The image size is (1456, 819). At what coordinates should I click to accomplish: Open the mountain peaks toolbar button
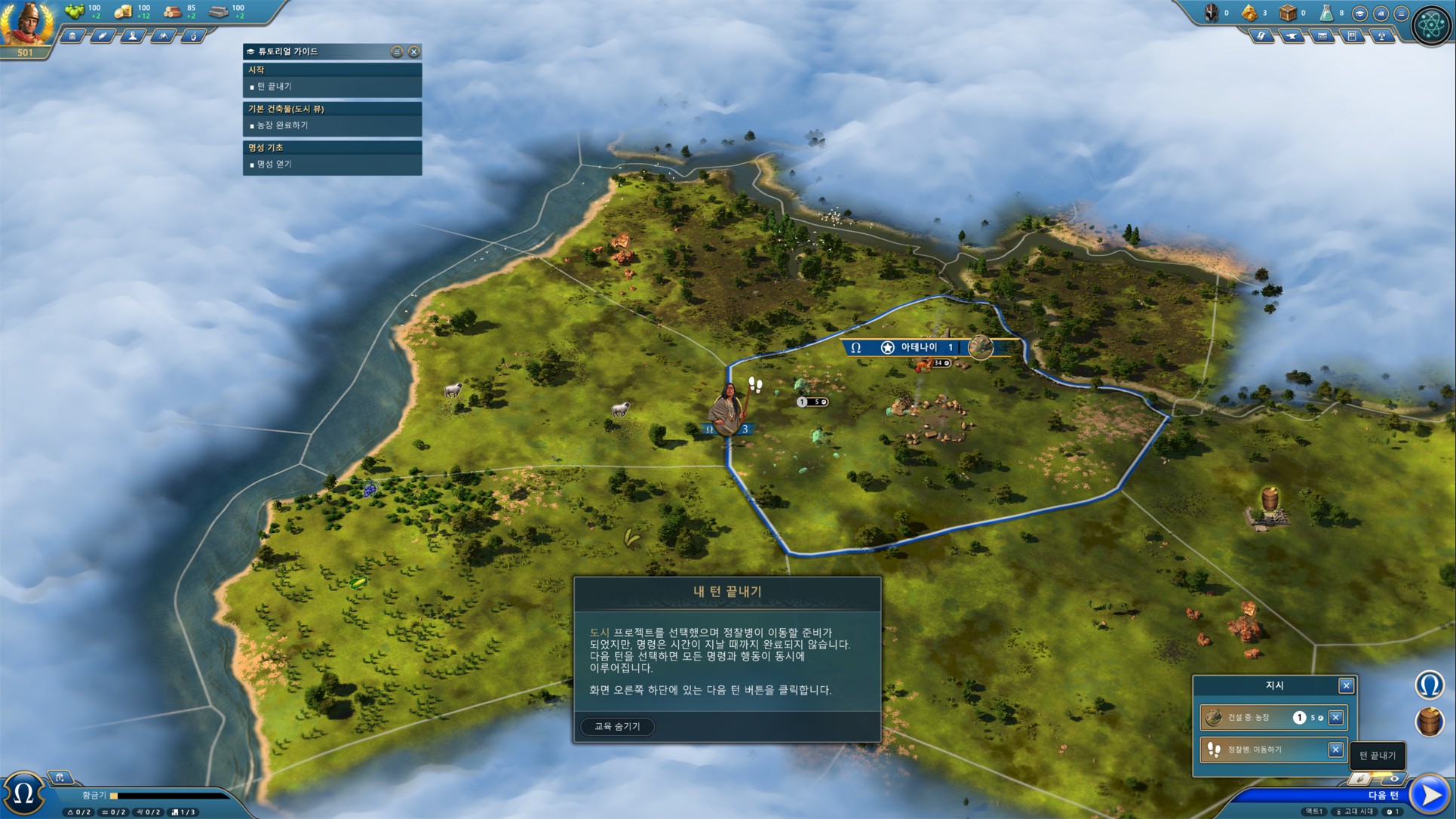(163, 35)
